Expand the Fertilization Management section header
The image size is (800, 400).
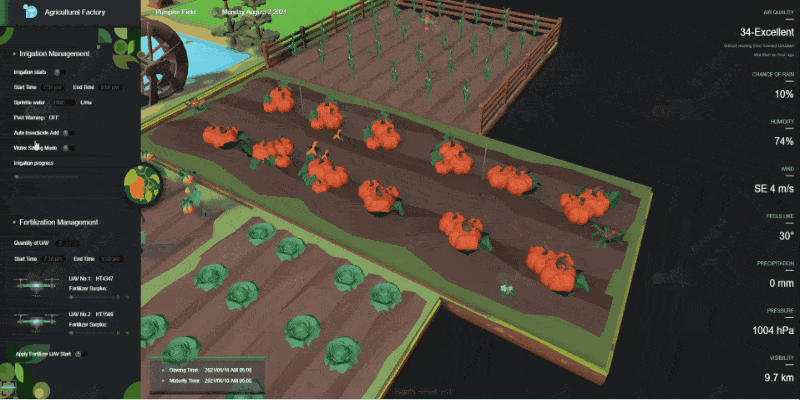click(57, 222)
